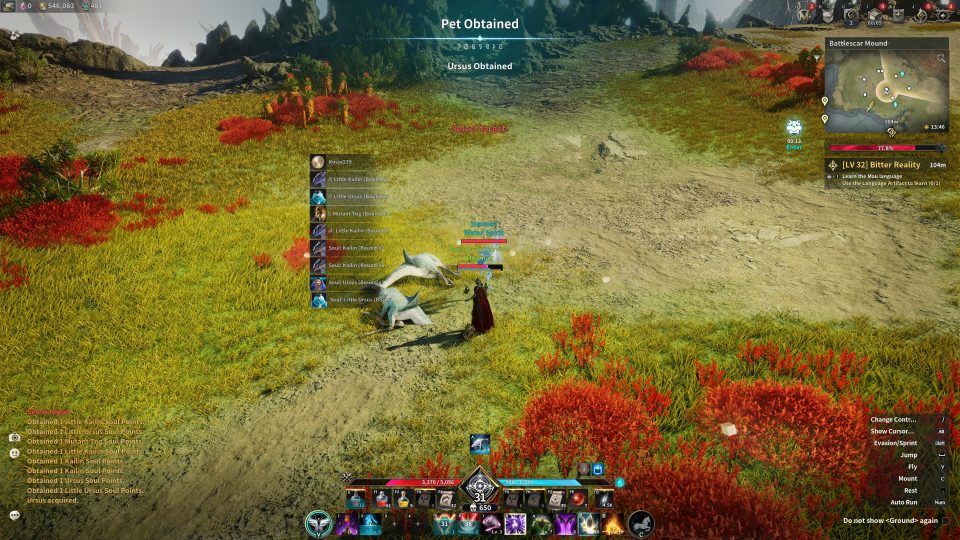The image size is (960, 540).
Task: Click the pet portrait icon above hotbar
Action: (479, 444)
